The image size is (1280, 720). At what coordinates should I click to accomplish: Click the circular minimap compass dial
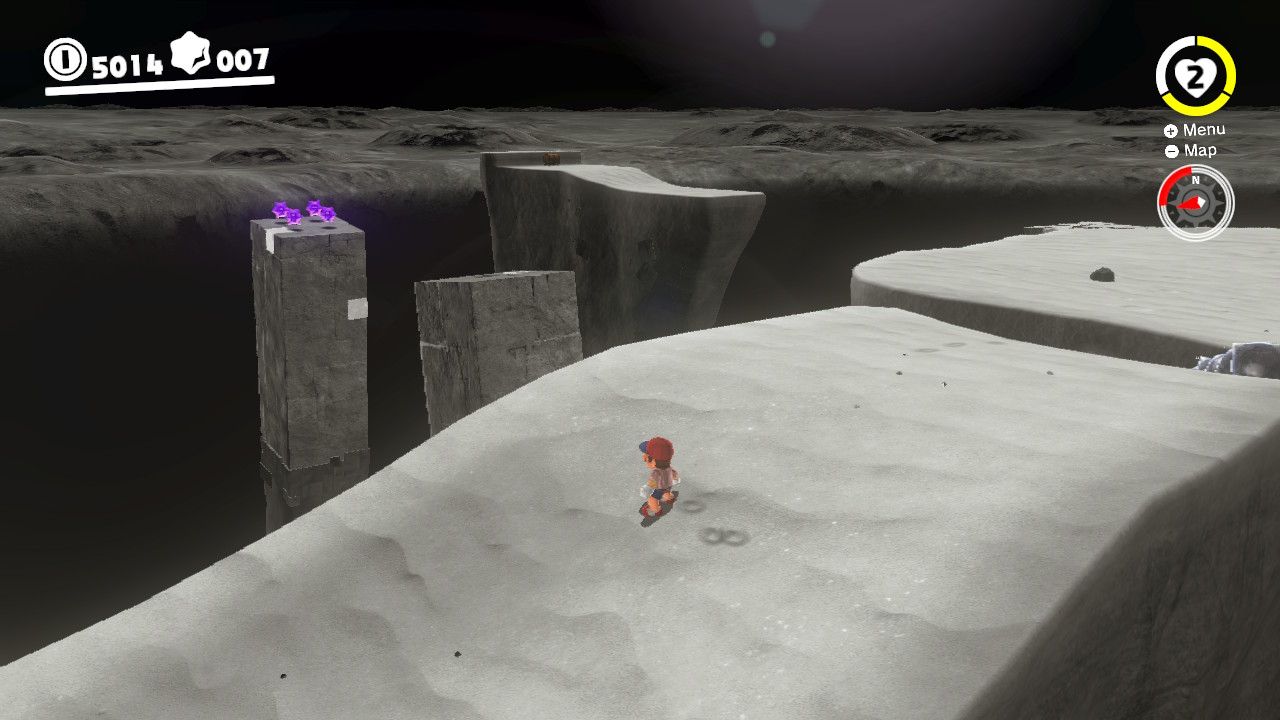pos(1195,202)
